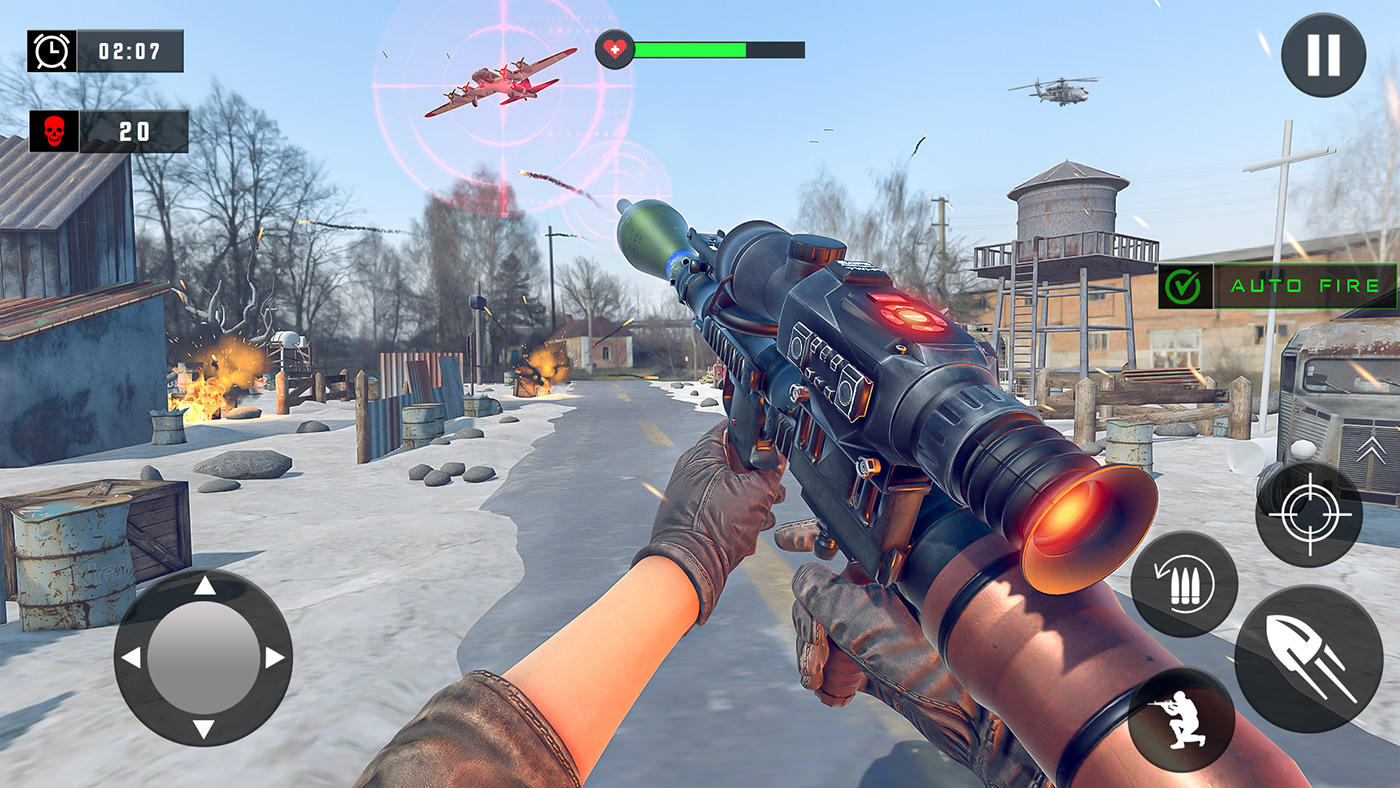Tap the crosshair aim button
This screenshot has height=788, width=1400.
1308,514
